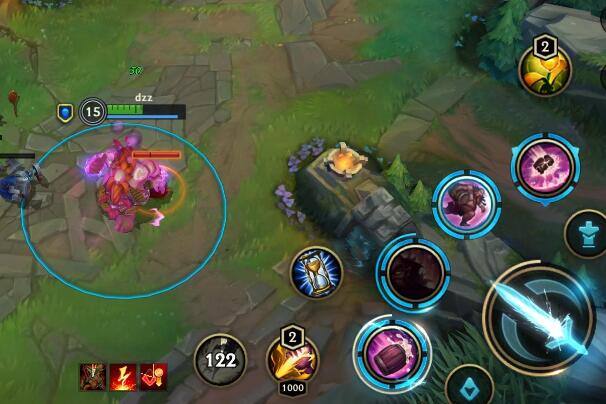Inspect the red lightning bolt buff icon
Viewport: 606px width, 404px height.
tap(124, 377)
